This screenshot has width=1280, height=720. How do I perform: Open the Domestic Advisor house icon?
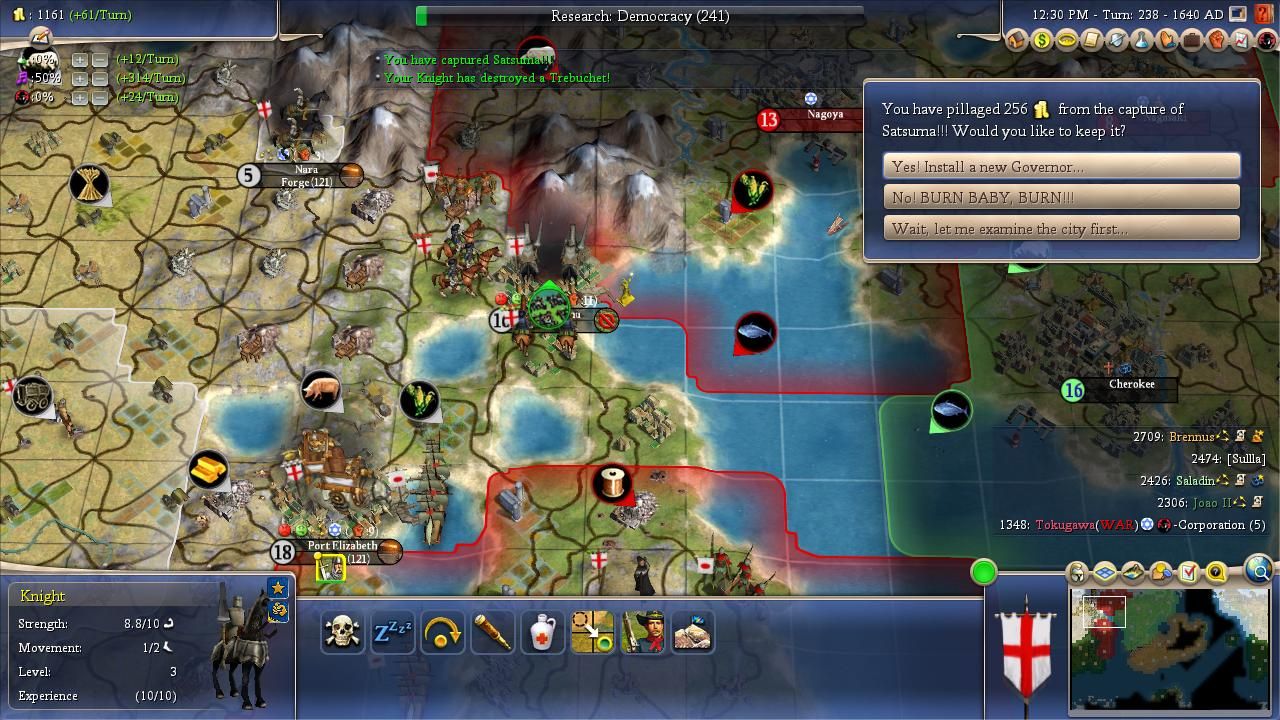1017,41
